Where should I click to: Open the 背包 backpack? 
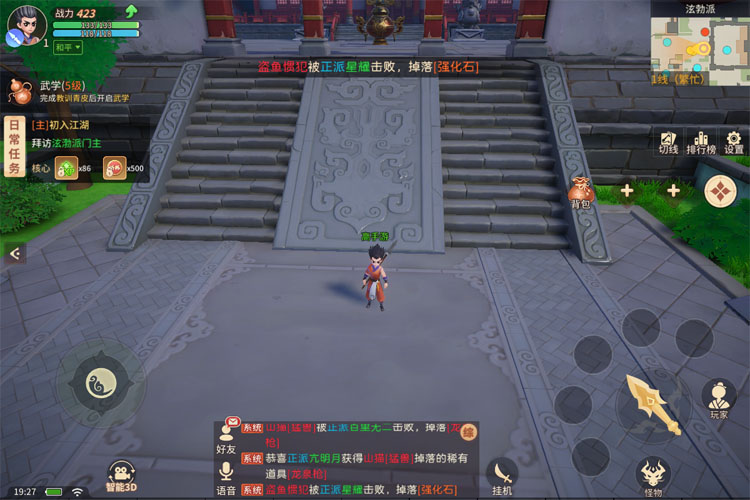[581, 191]
